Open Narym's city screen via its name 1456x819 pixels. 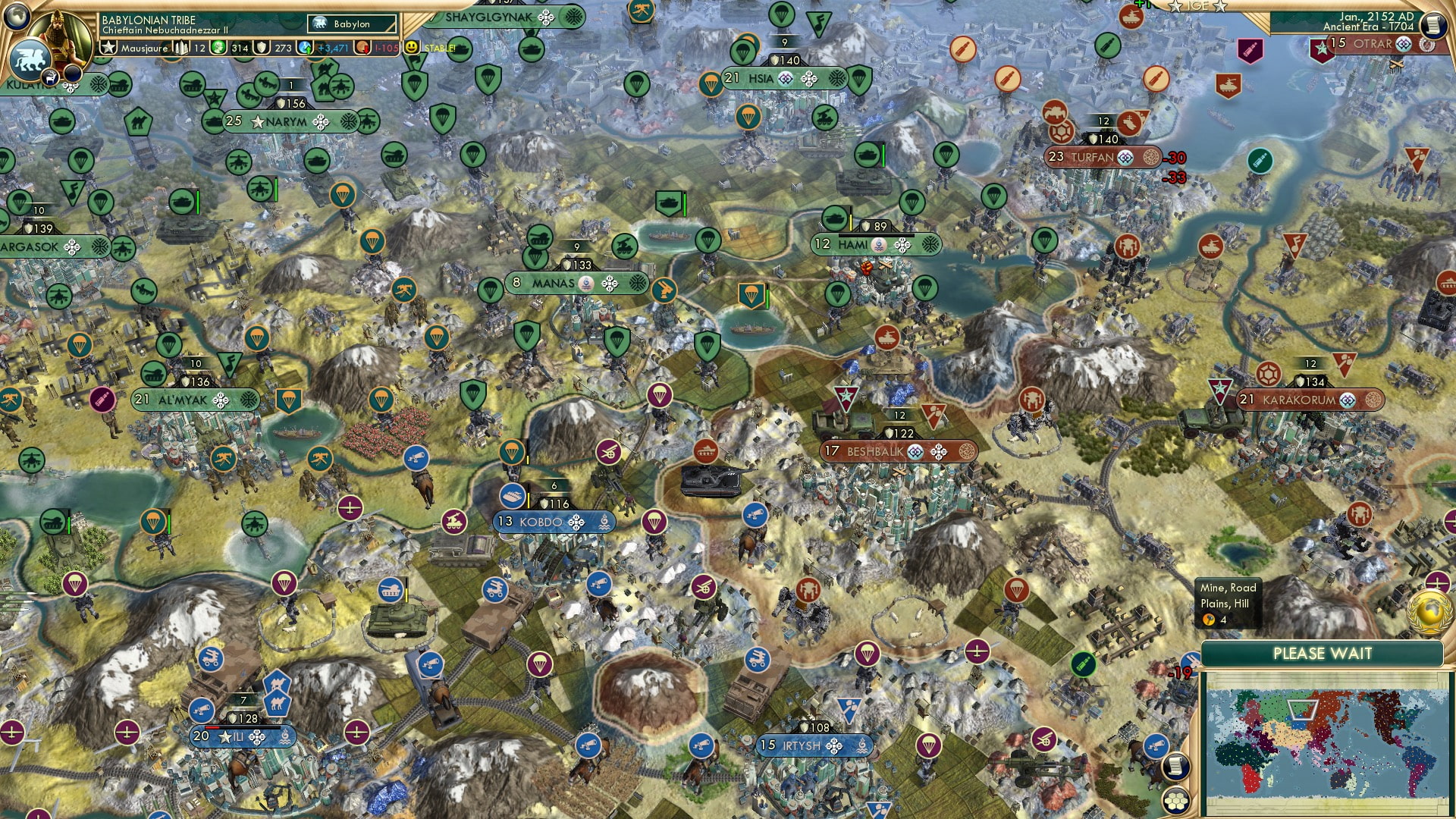(287, 120)
